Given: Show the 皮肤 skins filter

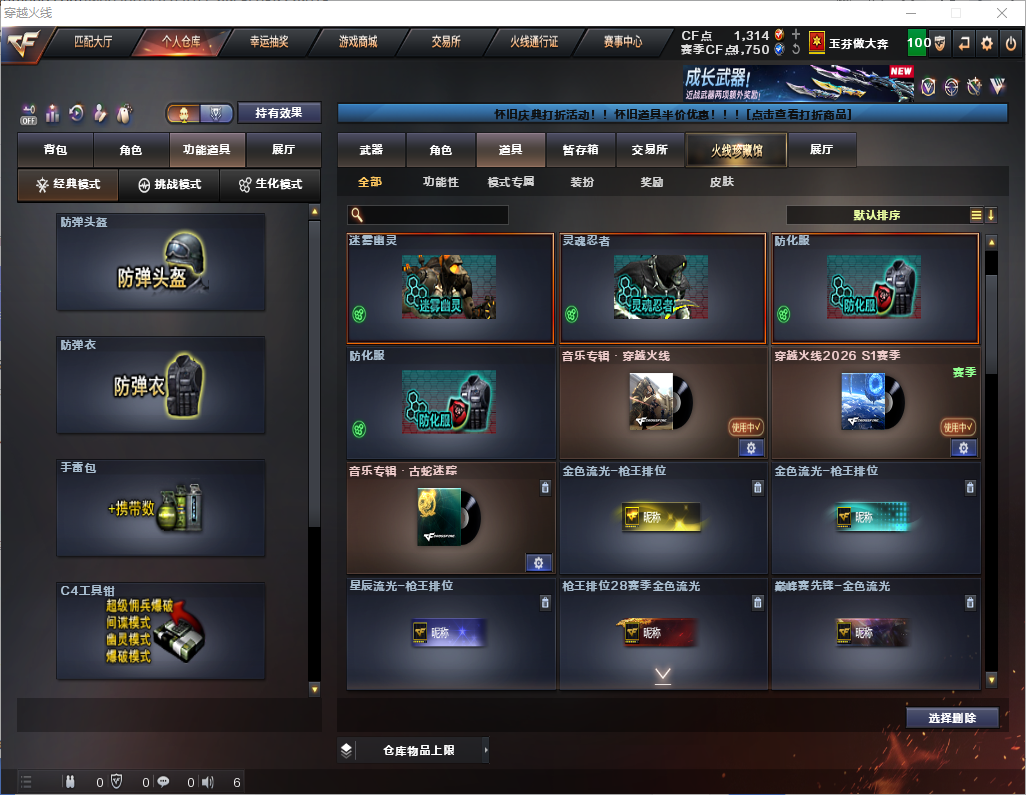Looking at the screenshot, I should [x=721, y=182].
